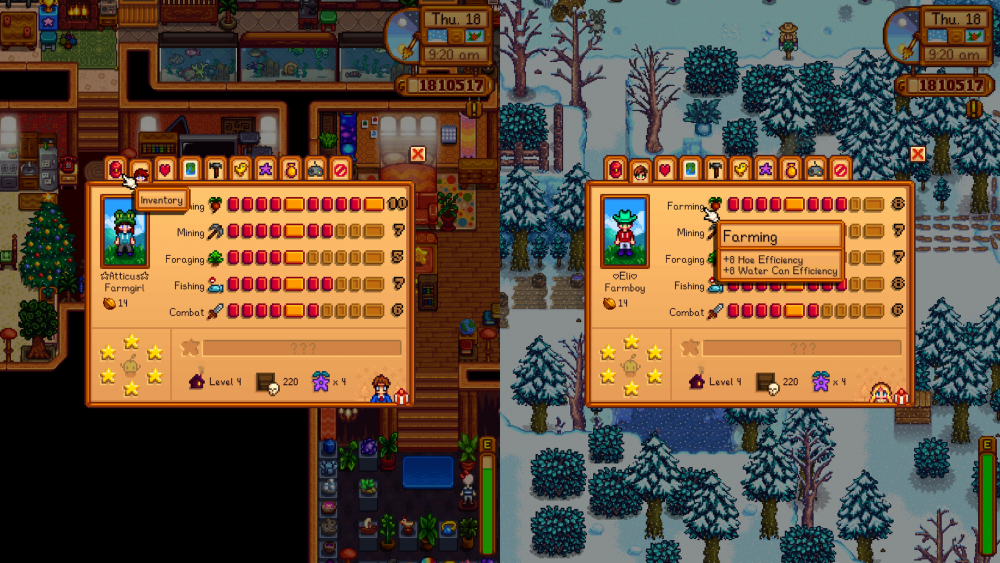The height and width of the screenshot is (563, 1000).
Task: Show the Powers purple star tab in Eli's menu
Action: 765,169
